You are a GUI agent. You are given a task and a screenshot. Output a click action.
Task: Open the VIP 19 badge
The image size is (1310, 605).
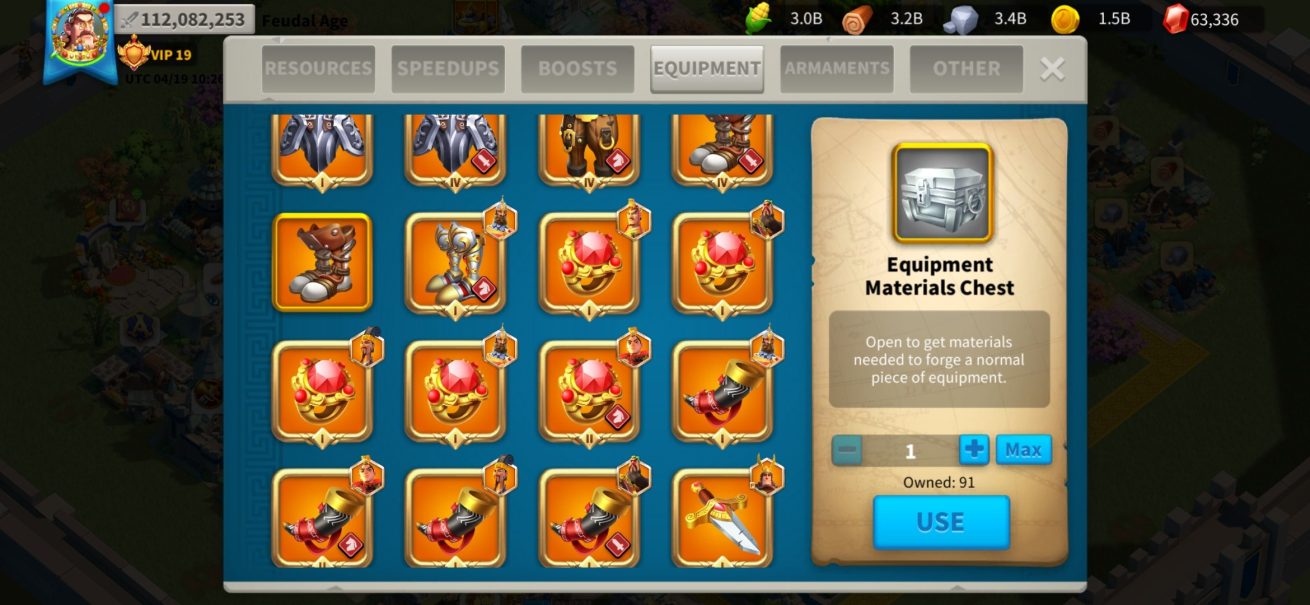[154, 54]
